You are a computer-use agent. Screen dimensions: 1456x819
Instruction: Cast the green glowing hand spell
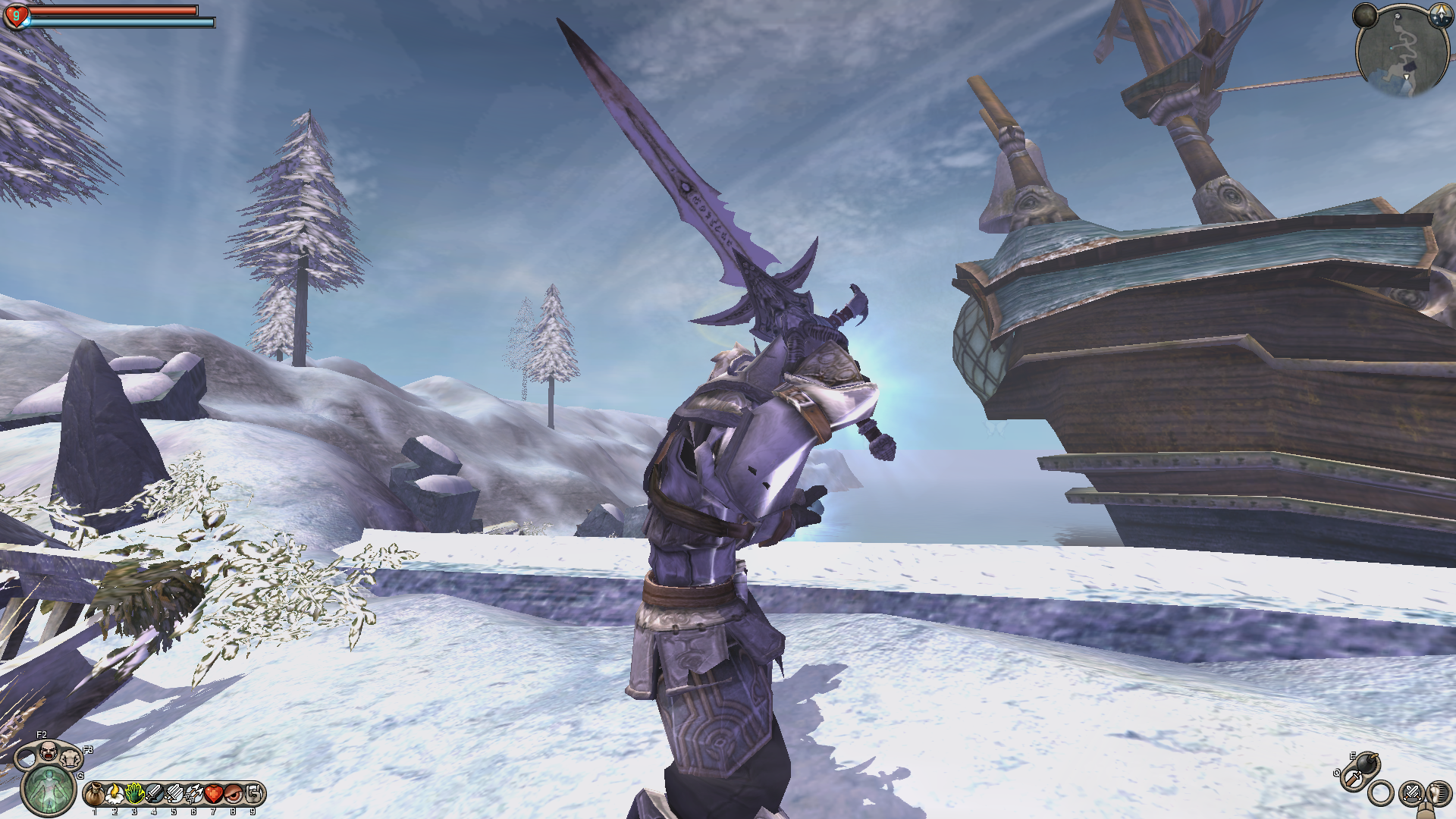click(134, 794)
